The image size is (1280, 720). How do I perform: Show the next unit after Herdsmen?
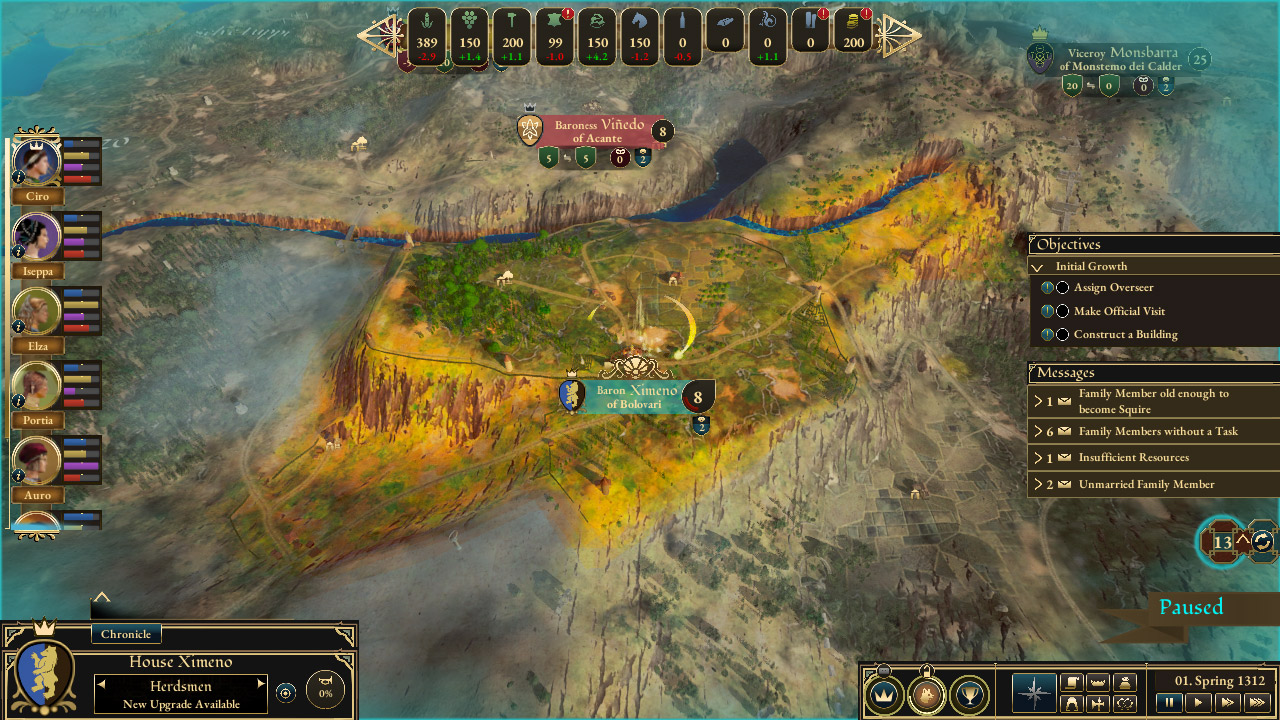pos(261,684)
